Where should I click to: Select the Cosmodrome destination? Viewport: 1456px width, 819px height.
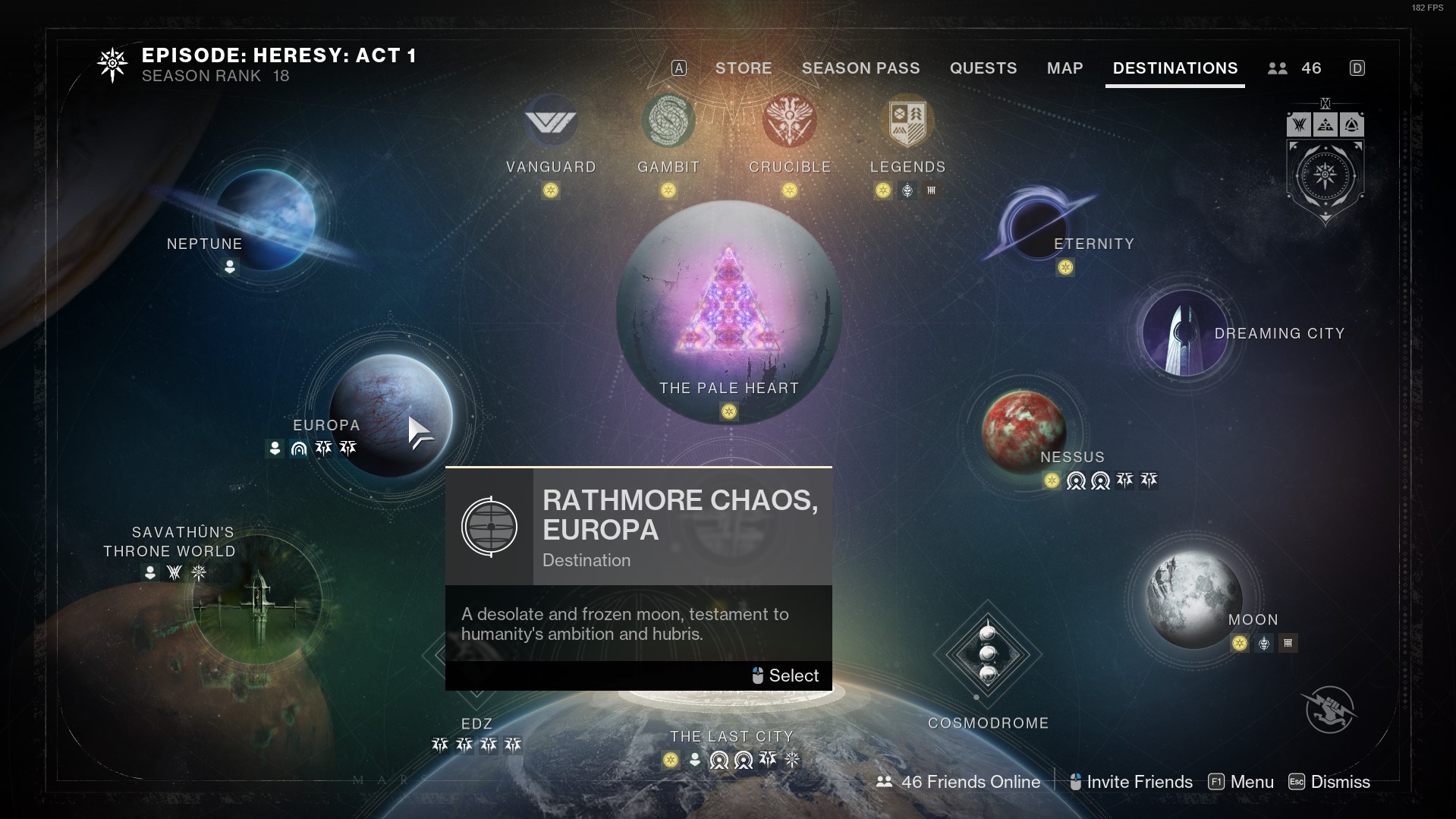tap(987, 654)
